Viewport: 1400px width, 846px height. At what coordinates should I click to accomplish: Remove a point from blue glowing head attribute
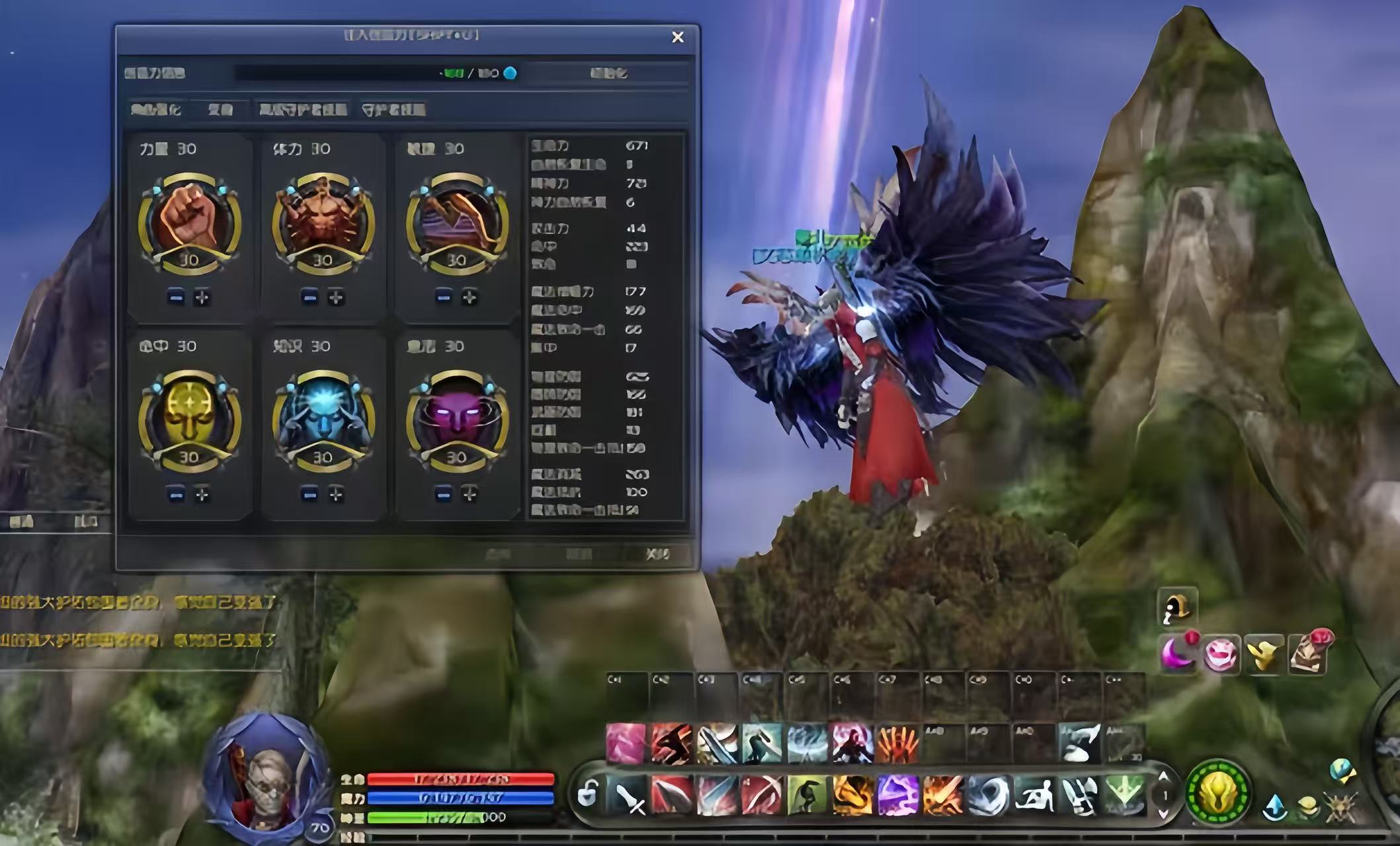coord(309,494)
